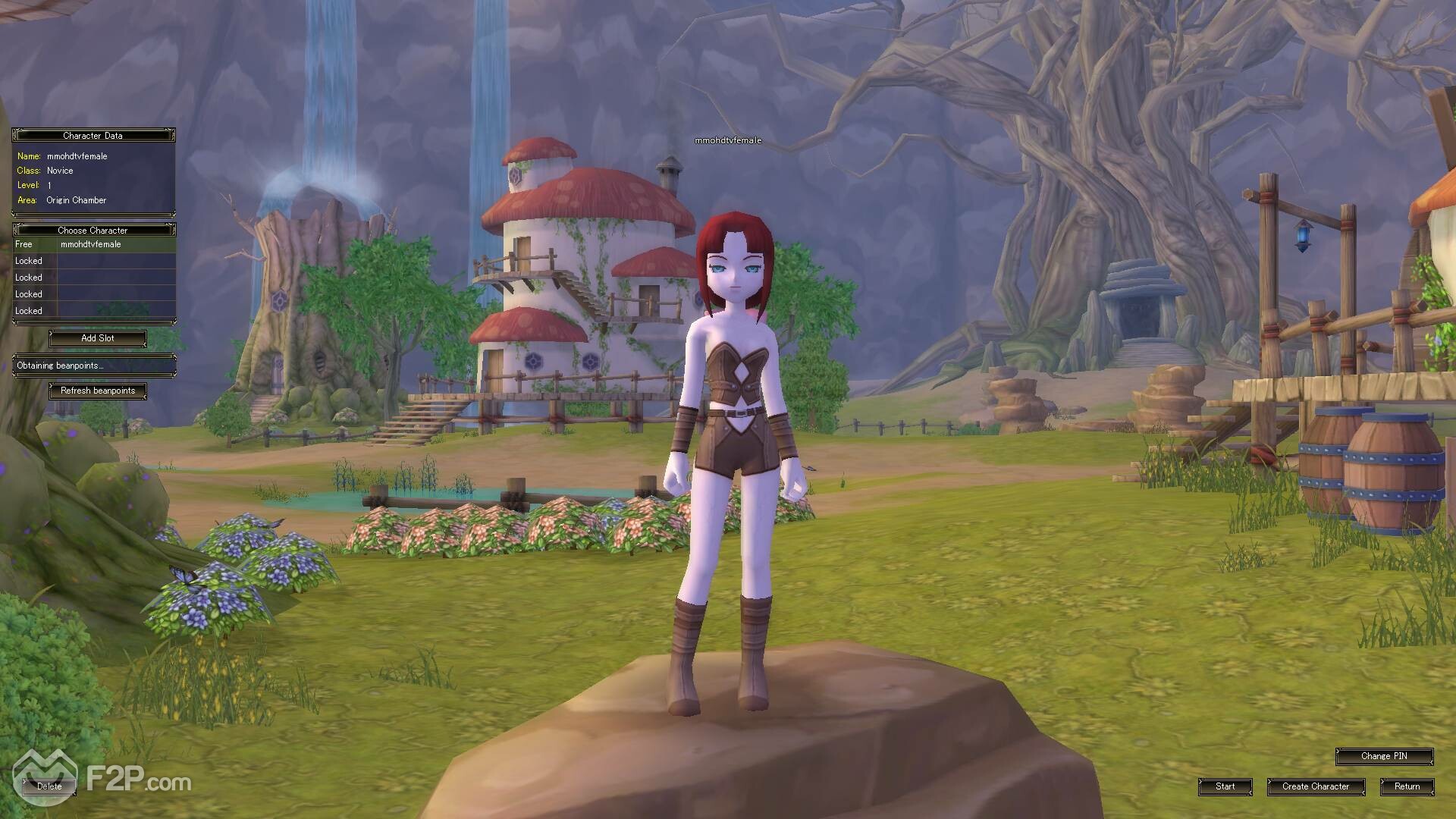Screen dimensions: 1456x819
Task: Return to the previous screen
Action: (1407, 786)
